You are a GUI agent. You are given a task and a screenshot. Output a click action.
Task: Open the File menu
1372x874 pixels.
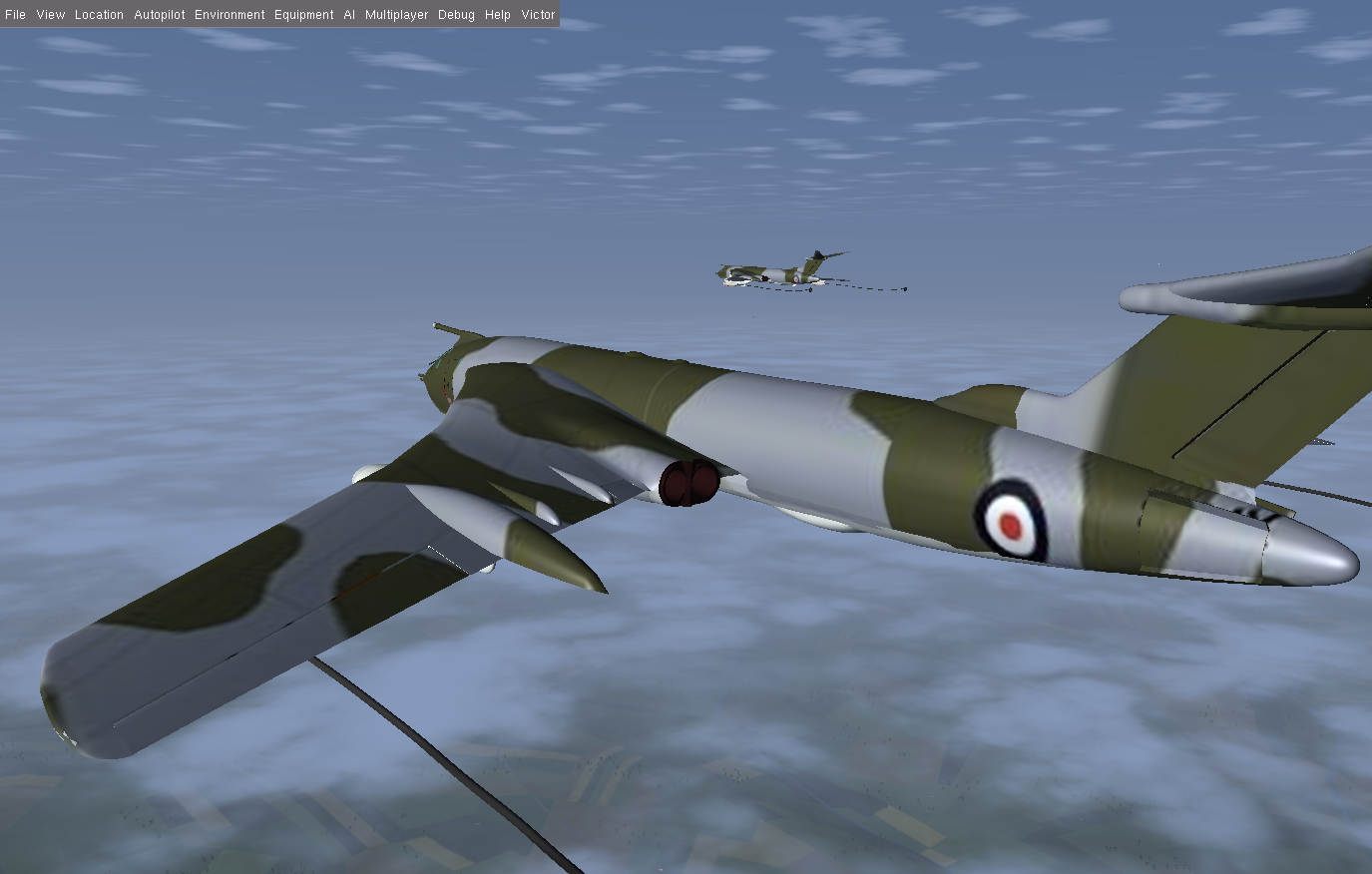tap(15, 15)
